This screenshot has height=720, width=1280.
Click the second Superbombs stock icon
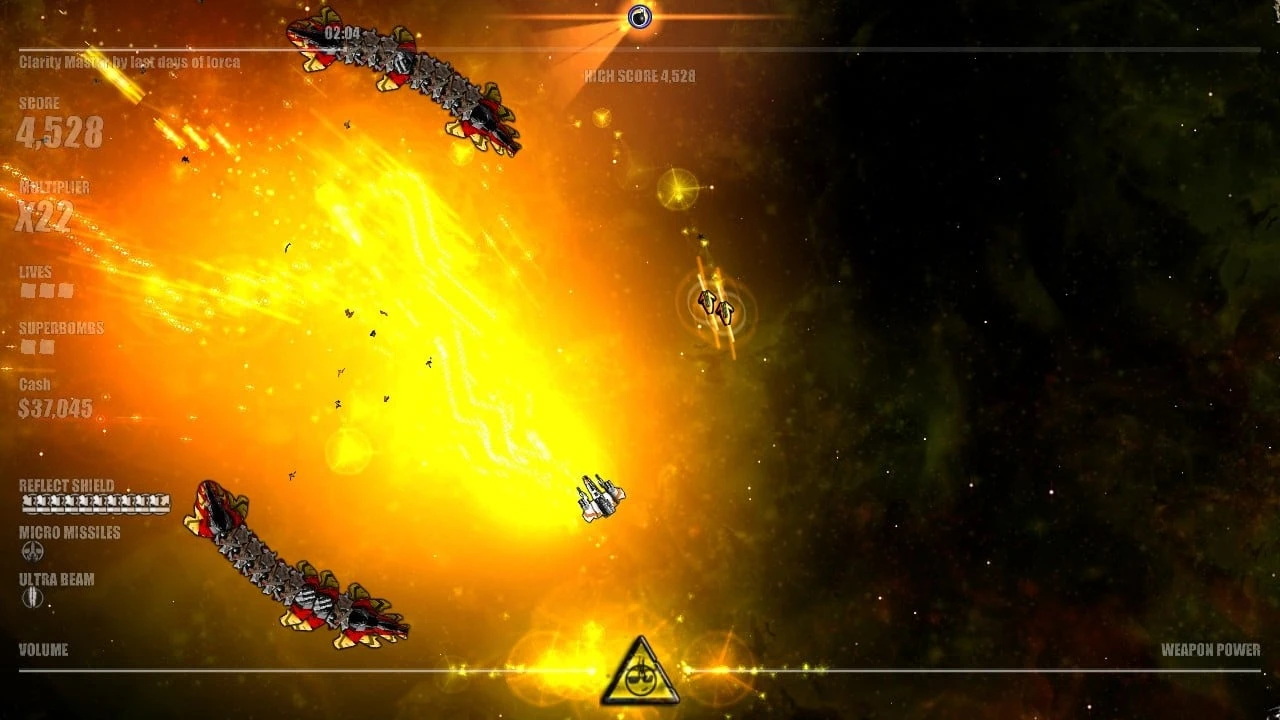pyautogui.click(x=46, y=346)
